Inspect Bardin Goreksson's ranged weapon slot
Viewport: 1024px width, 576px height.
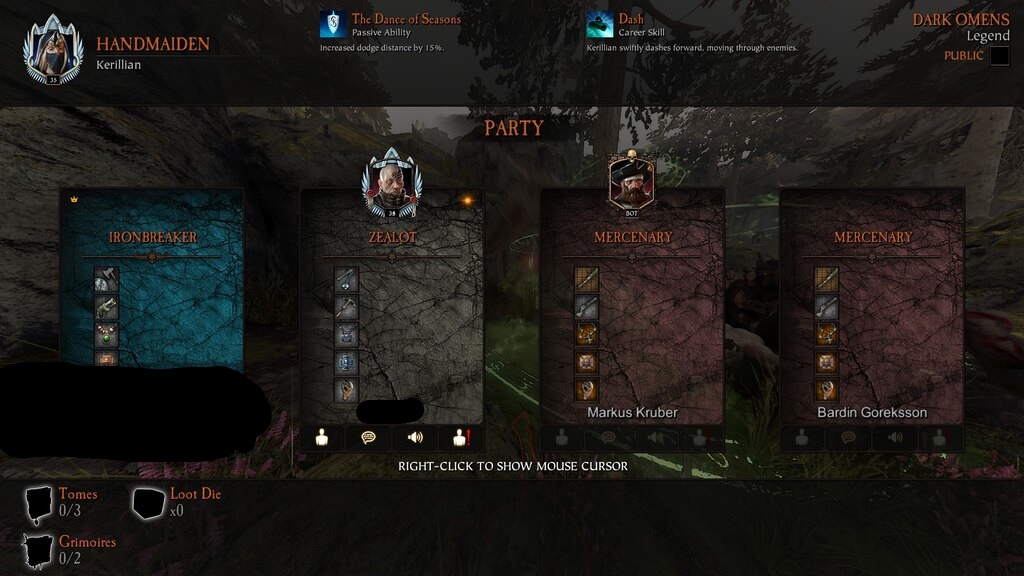[826, 307]
